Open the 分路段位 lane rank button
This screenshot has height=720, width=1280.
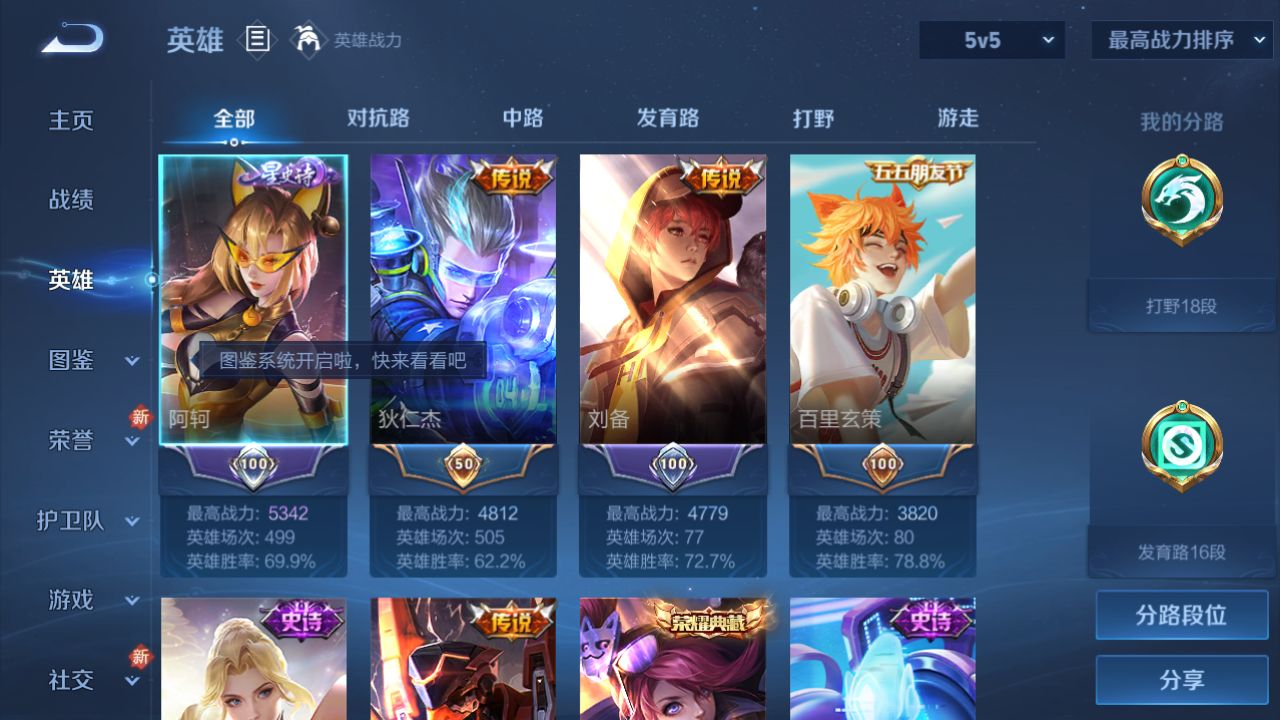(1181, 615)
